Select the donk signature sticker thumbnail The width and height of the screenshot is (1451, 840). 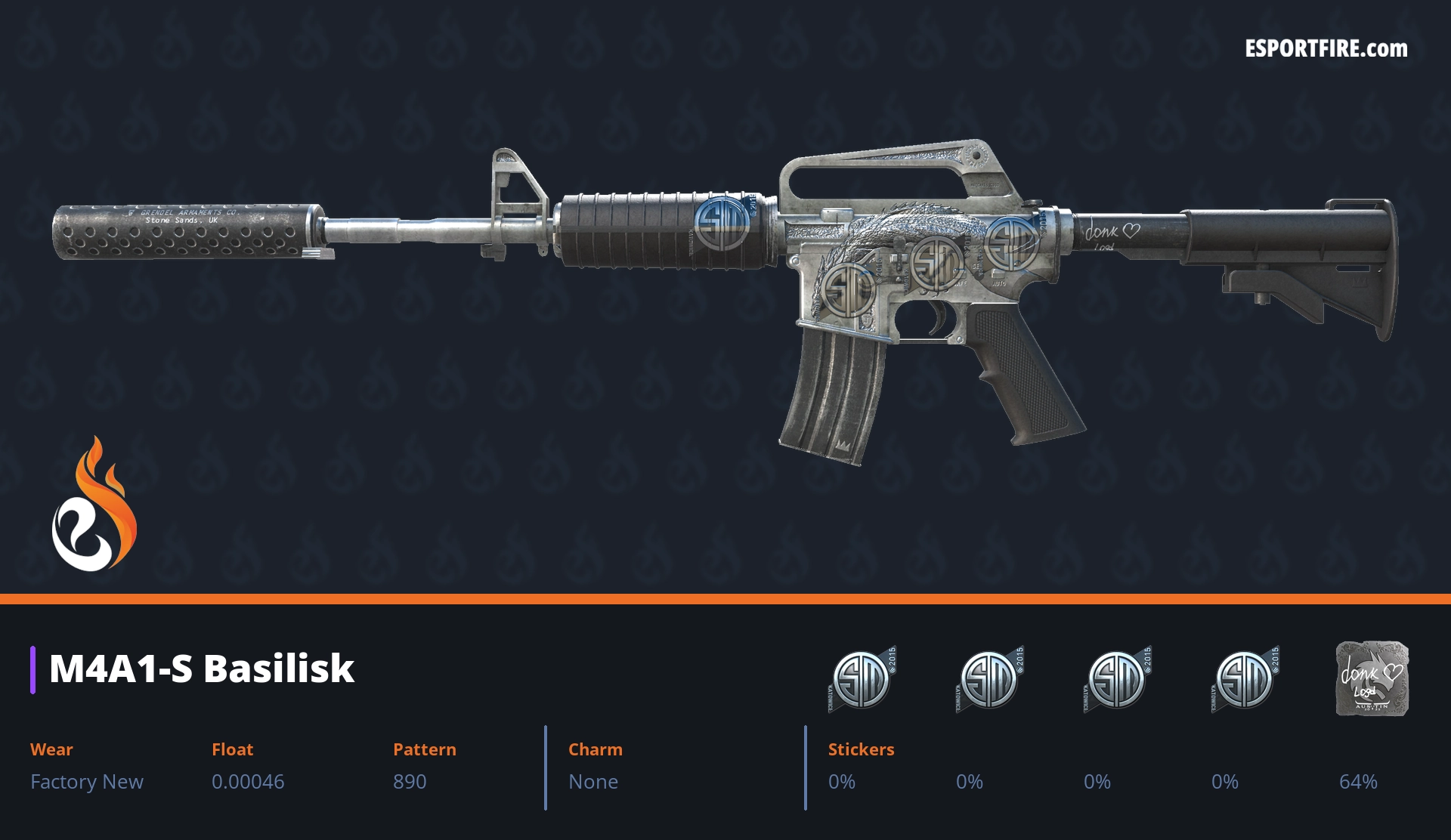[x=1372, y=678]
